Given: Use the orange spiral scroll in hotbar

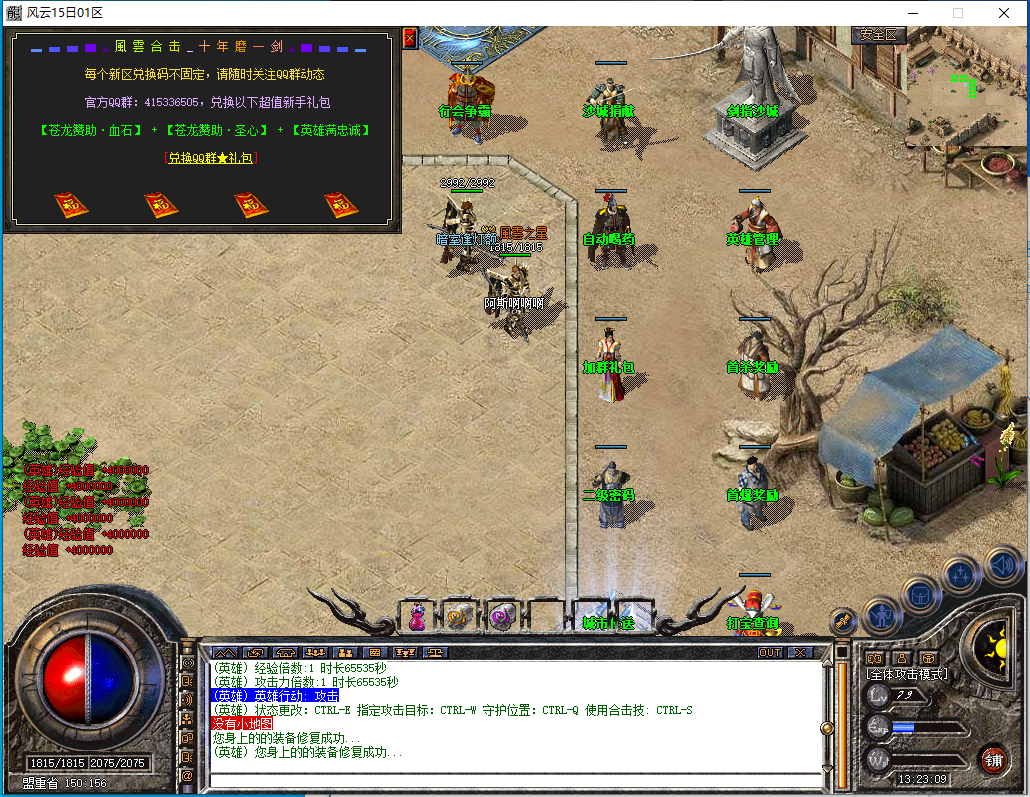Looking at the screenshot, I should 459,617.
